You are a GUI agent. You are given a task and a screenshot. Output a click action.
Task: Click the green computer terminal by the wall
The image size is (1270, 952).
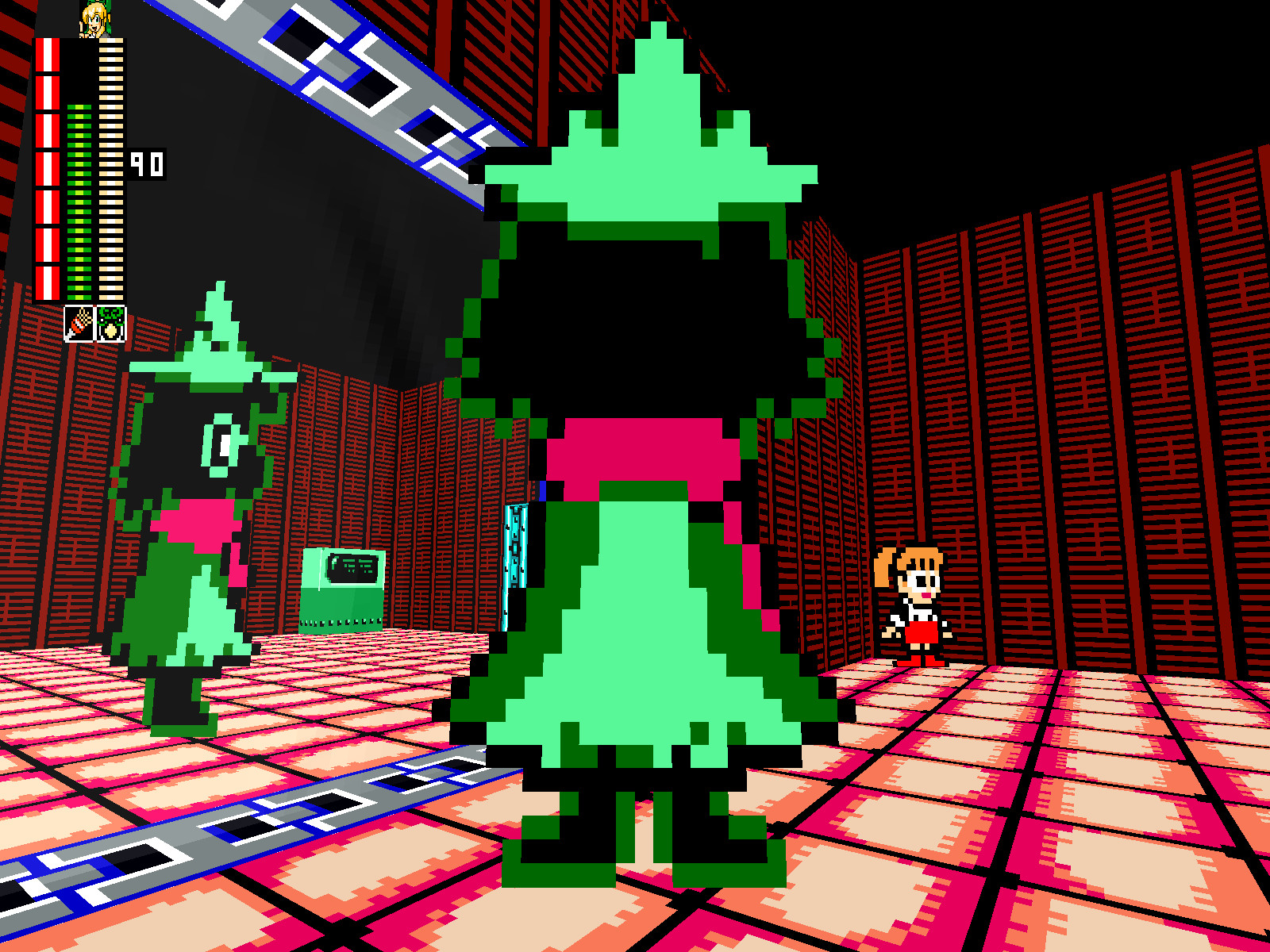tap(341, 591)
